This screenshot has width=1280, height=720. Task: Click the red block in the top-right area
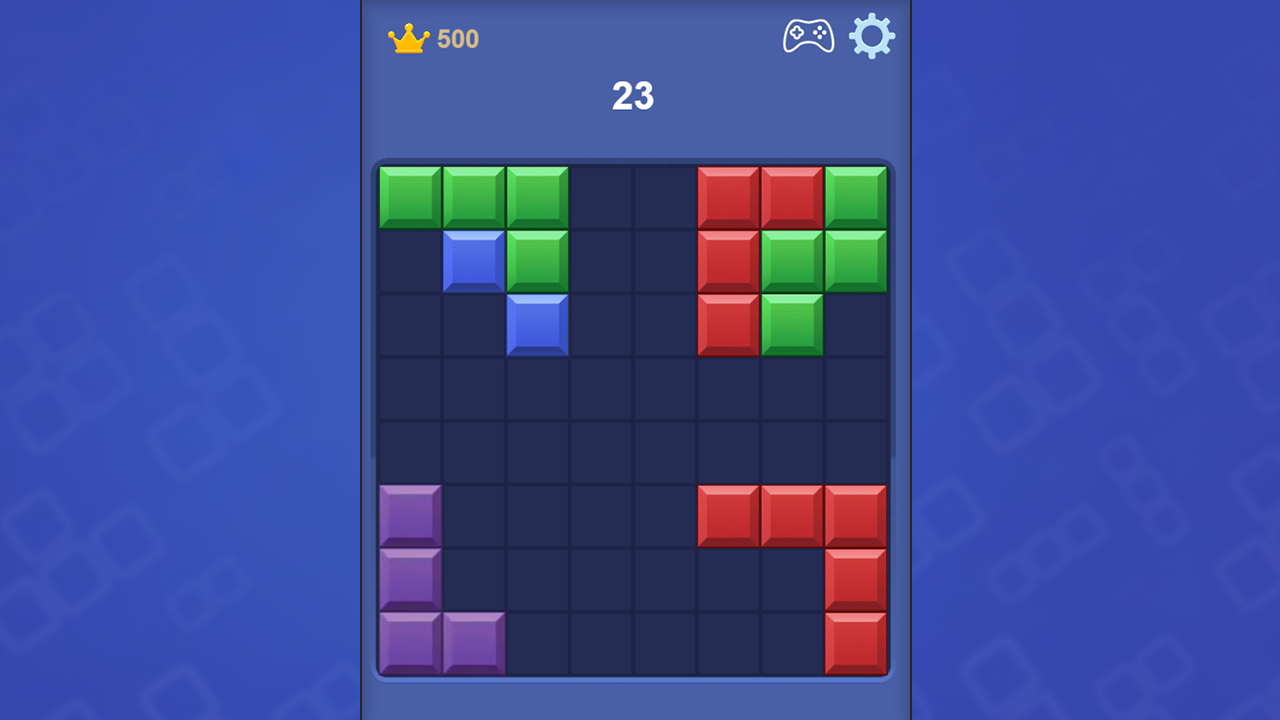tap(727, 194)
